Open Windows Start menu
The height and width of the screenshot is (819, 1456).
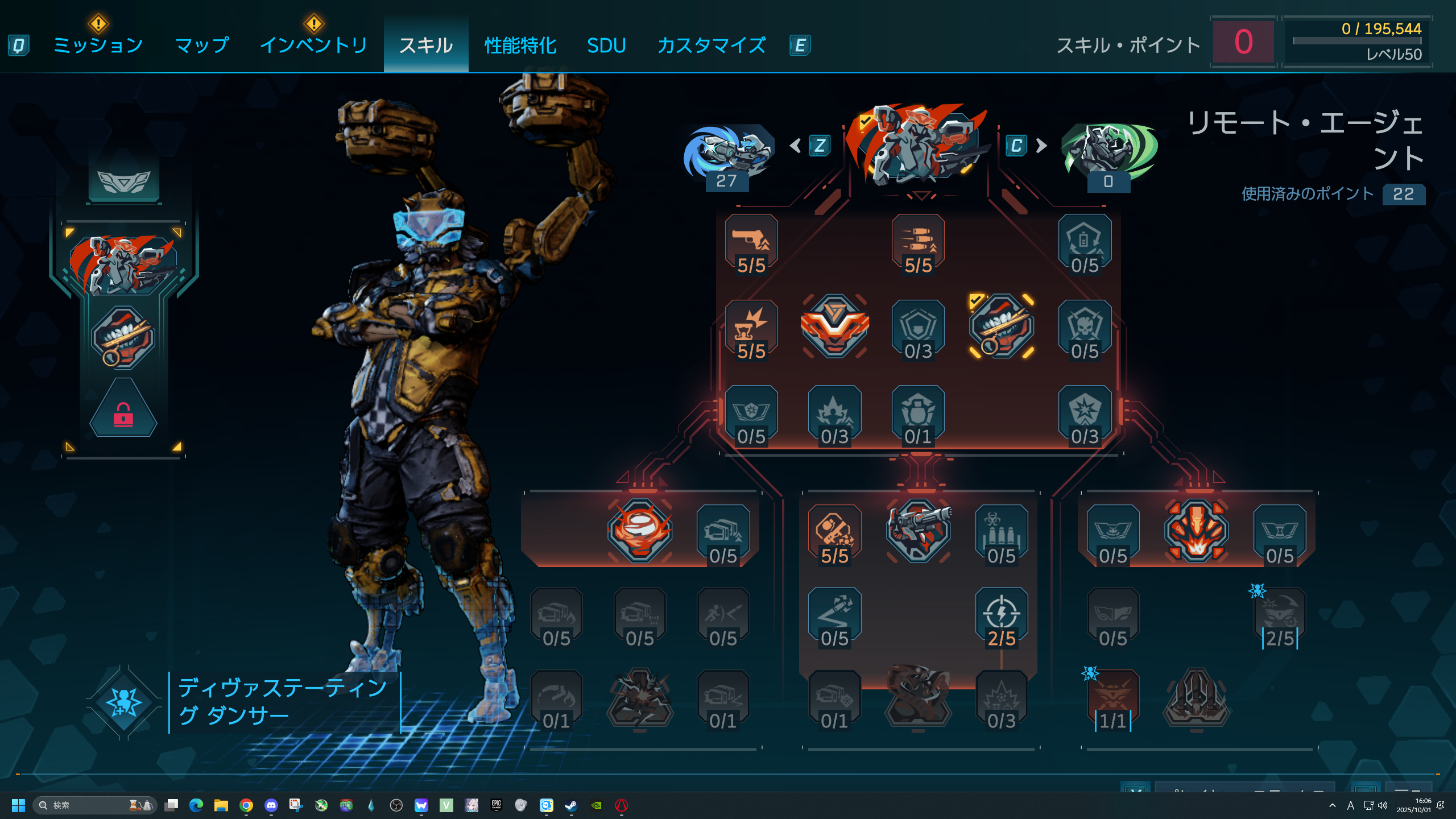[x=18, y=805]
